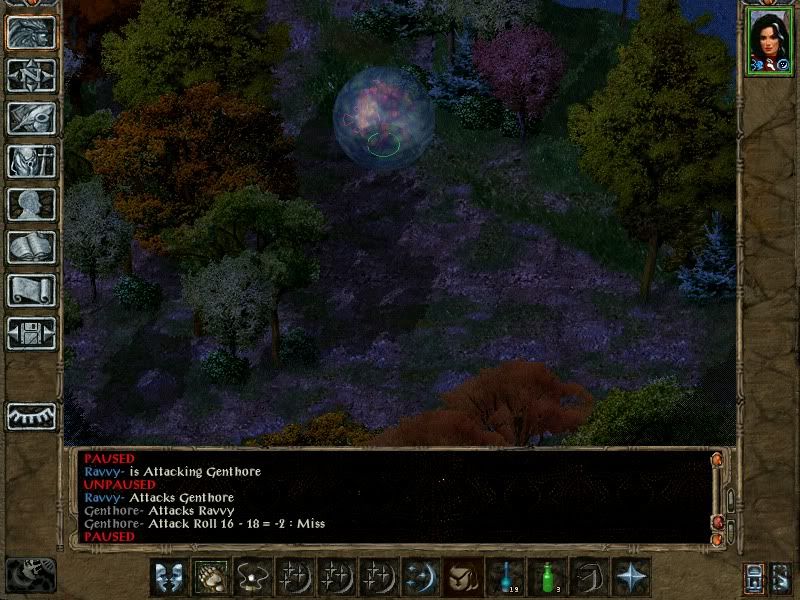Open special abilities four-point star button
800x600 pixels.
632,576
